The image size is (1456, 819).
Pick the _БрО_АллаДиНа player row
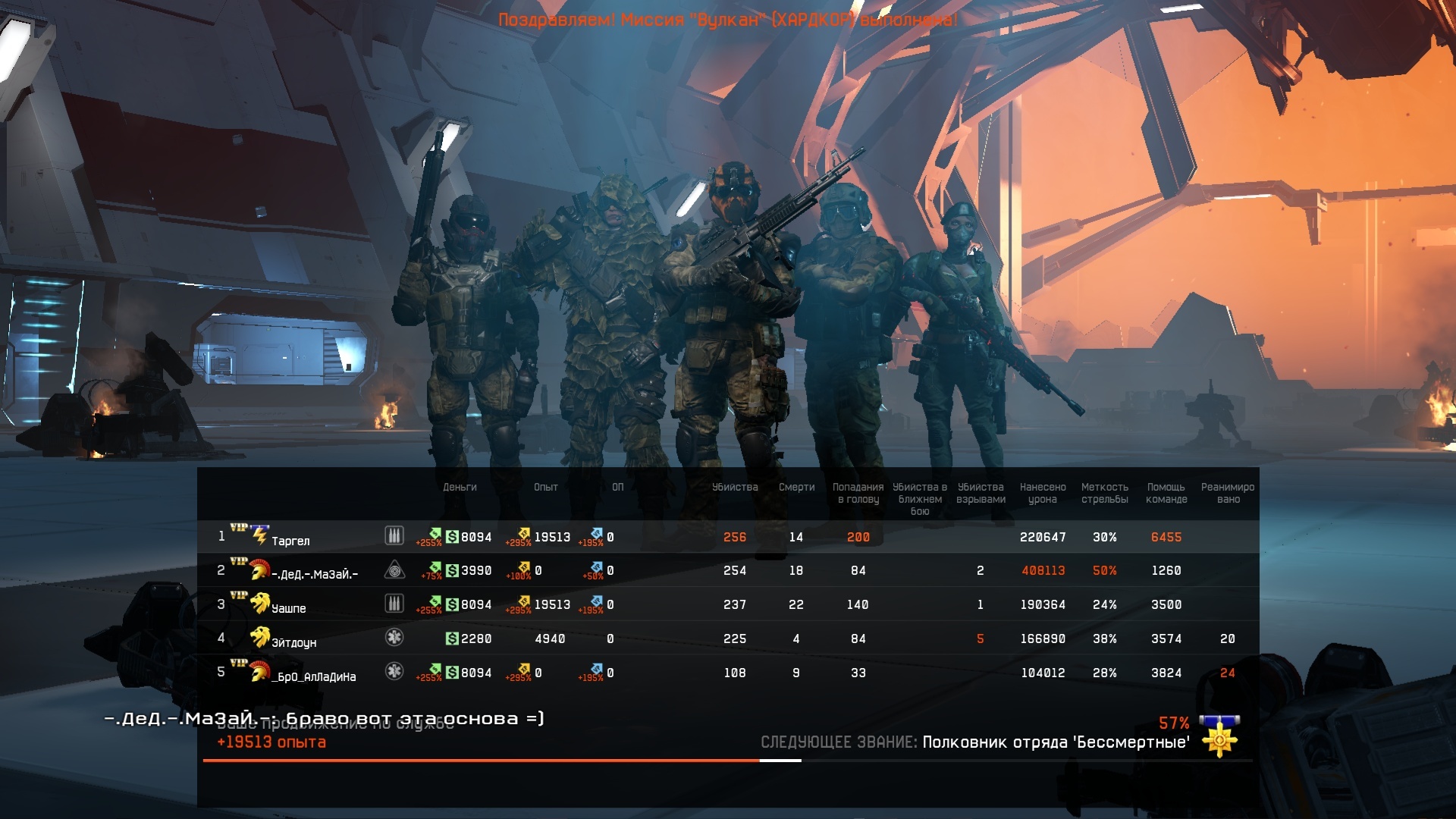coord(314,676)
